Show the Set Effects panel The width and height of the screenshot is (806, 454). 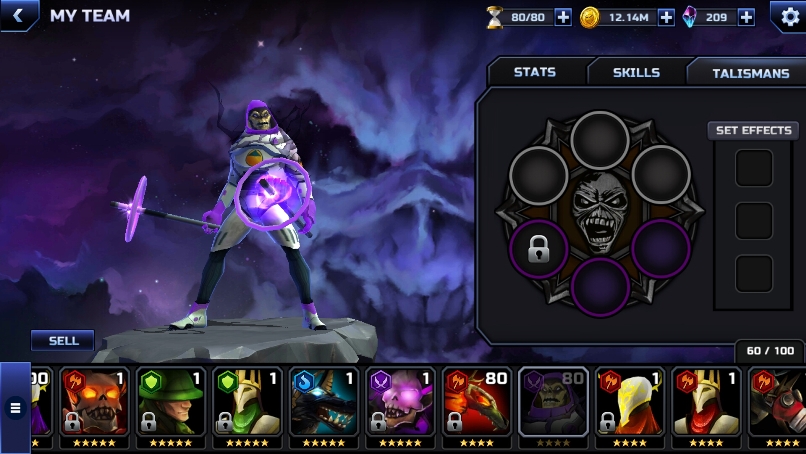754,131
